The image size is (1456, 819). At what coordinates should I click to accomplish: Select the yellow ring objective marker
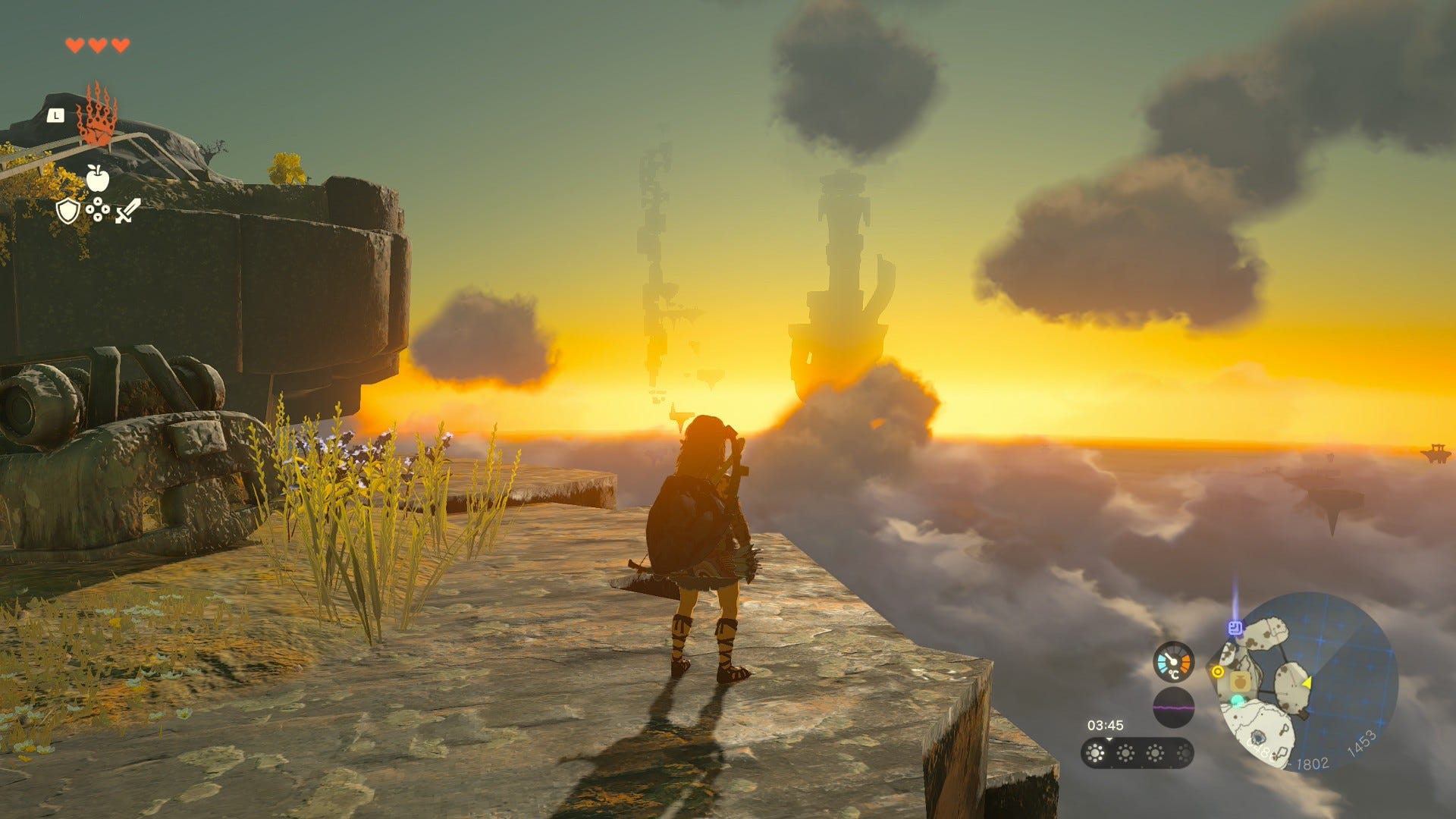[x=1218, y=671]
